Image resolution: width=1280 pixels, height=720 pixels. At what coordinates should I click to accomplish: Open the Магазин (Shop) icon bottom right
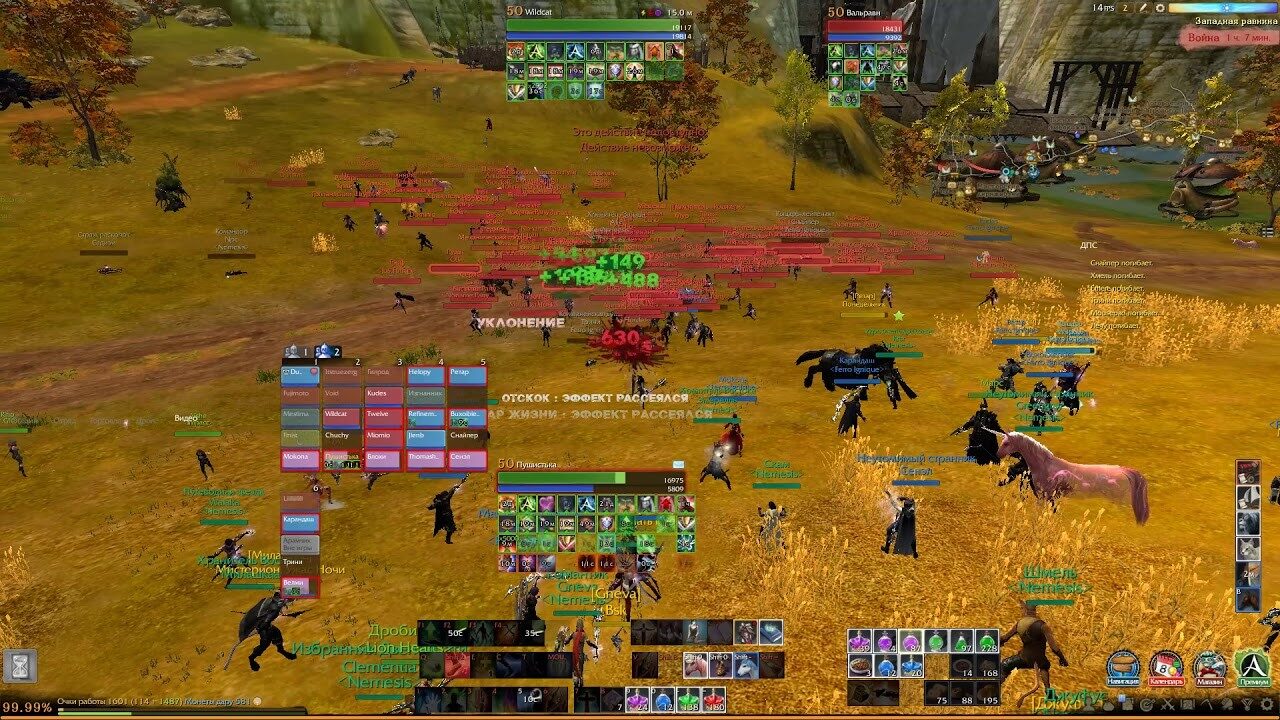[x=1210, y=666]
